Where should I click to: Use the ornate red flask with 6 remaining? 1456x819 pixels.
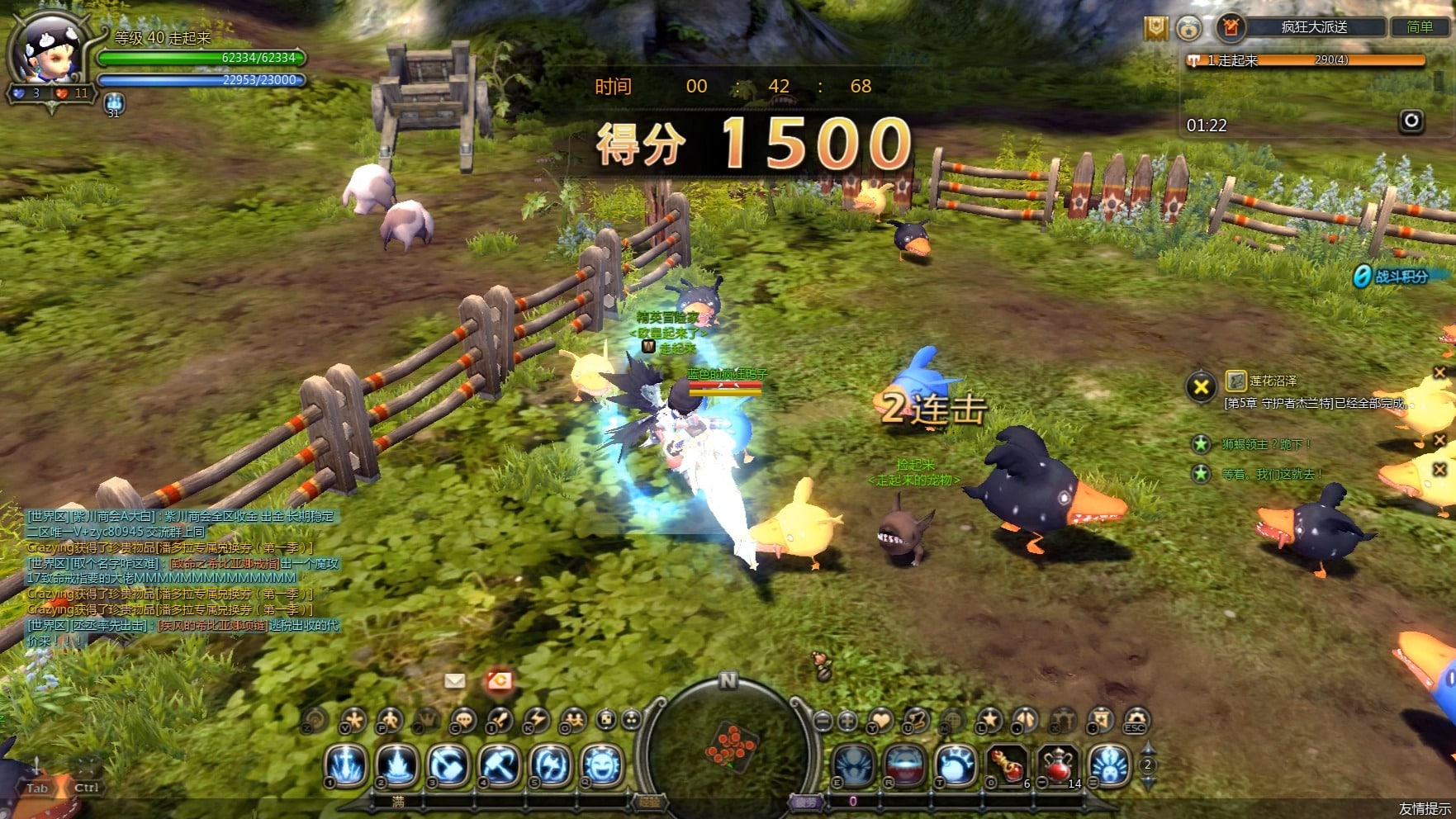click(1008, 765)
